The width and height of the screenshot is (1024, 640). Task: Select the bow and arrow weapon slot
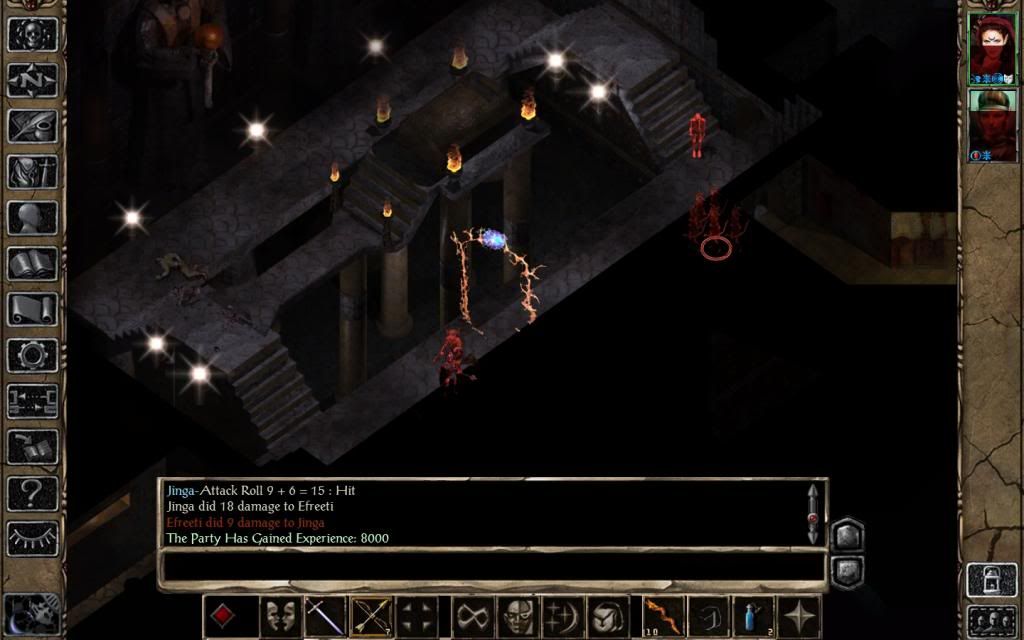(x=371, y=616)
